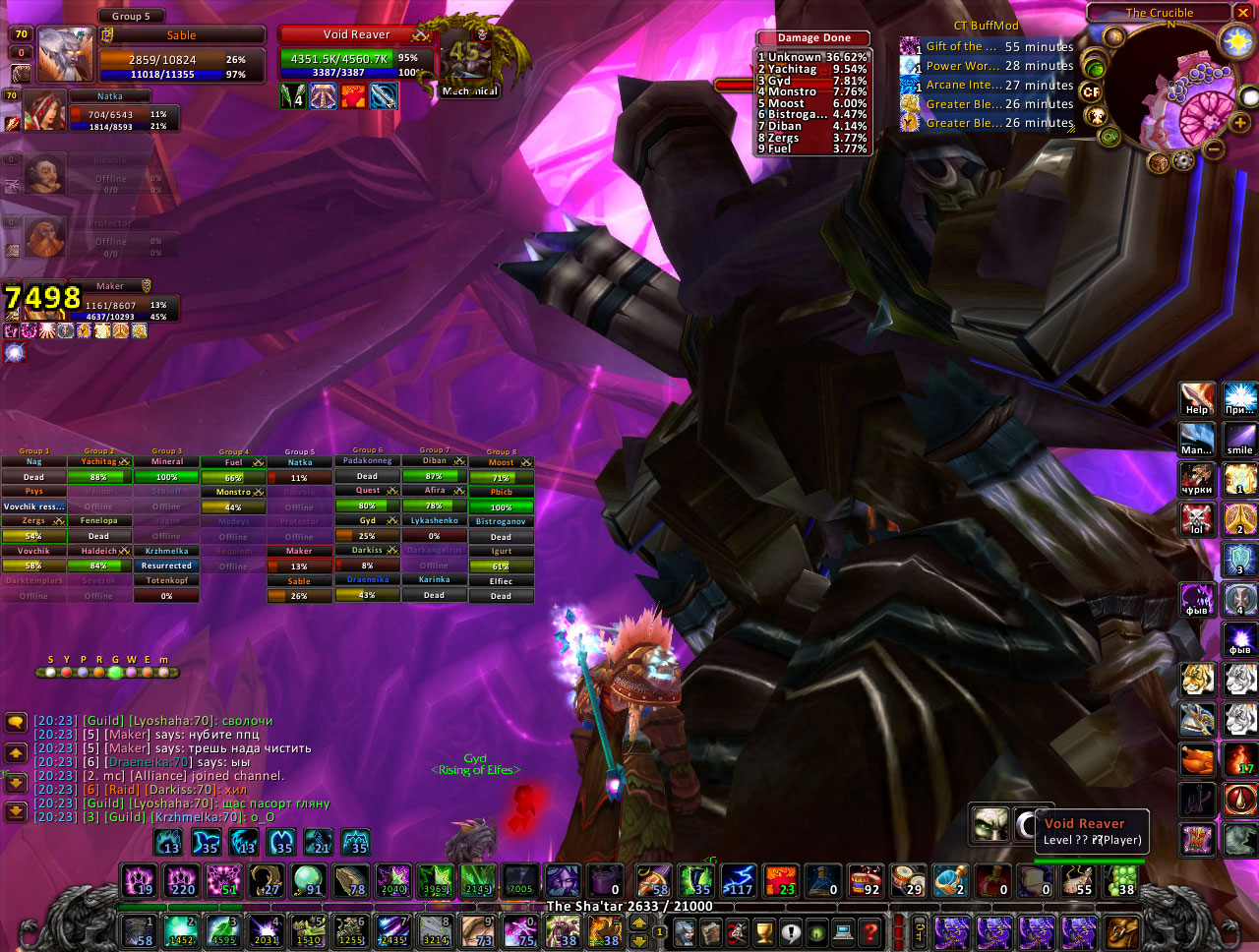Viewport: 1259px width, 952px height.
Task: Click the sun day/night indicator on the minimap
Action: pyautogui.click(x=1234, y=41)
